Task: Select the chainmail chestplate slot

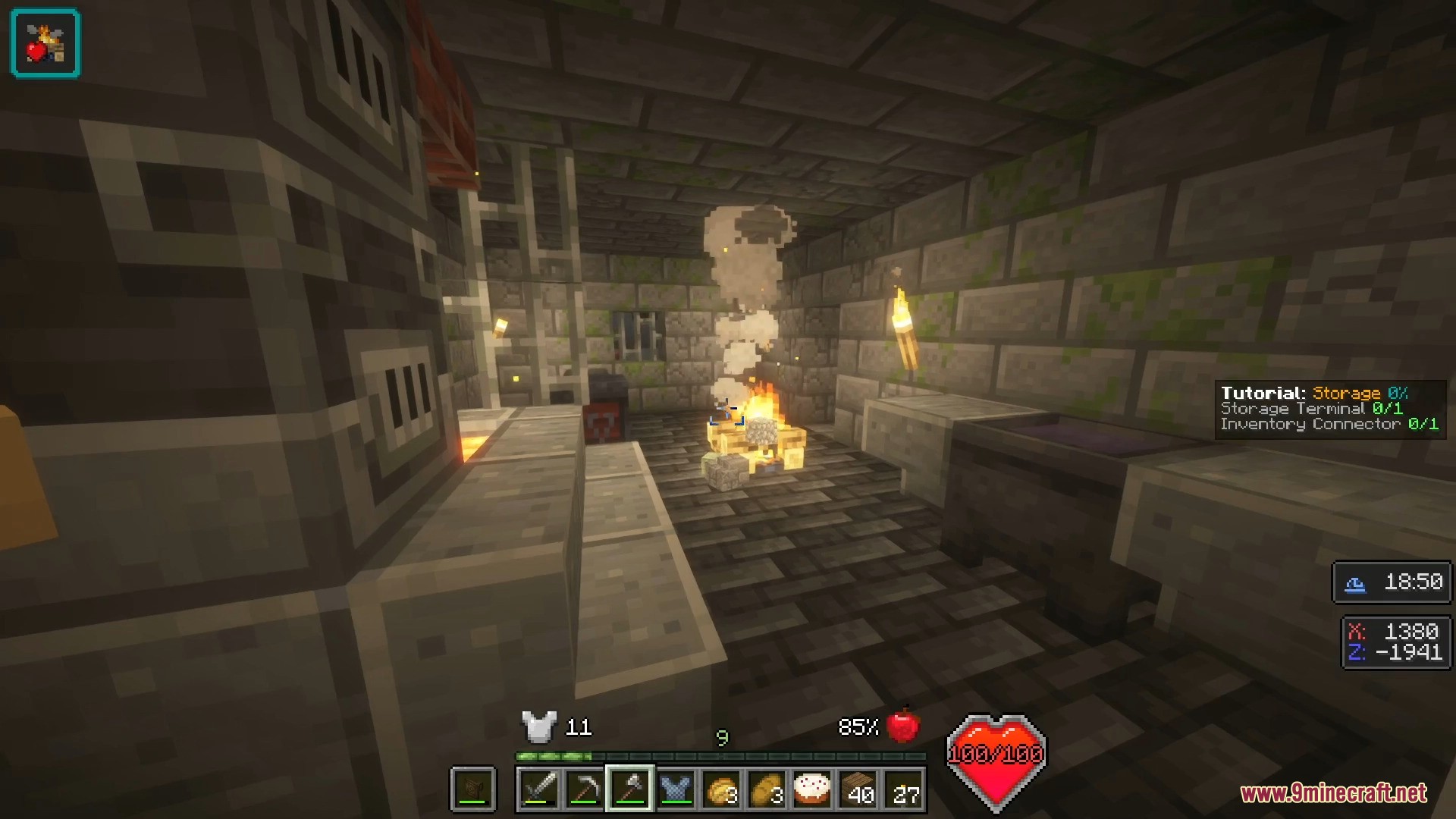Action: [675, 789]
